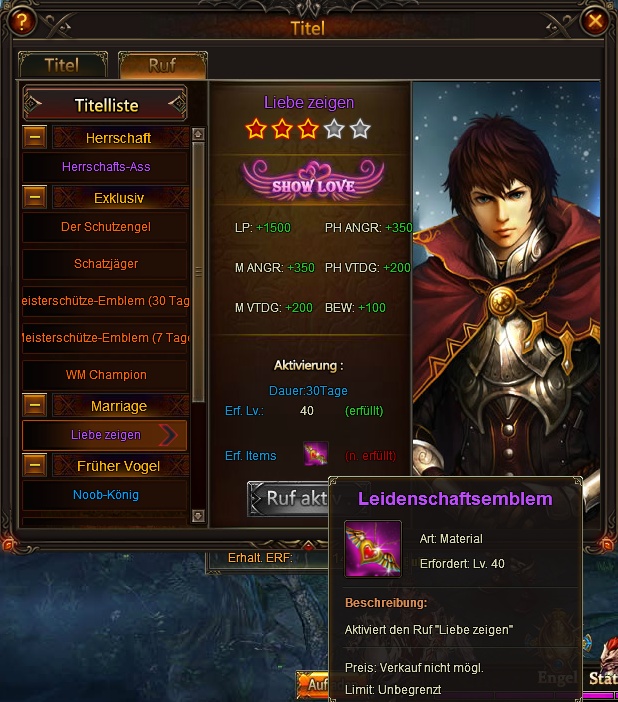Screen dimensions: 618x702
Task: Click the title list scrollbar down arrow
Action: (197, 517)
